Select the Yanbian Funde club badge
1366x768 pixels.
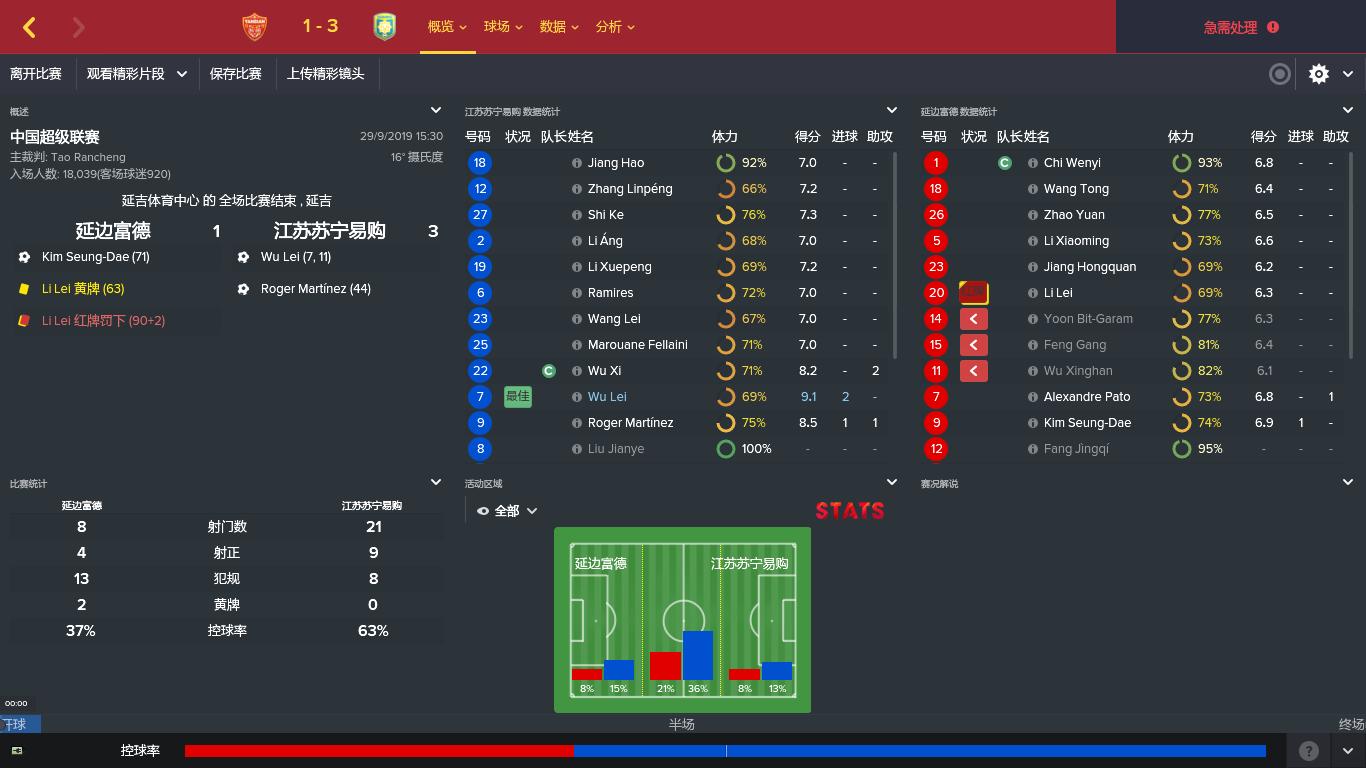254,27
